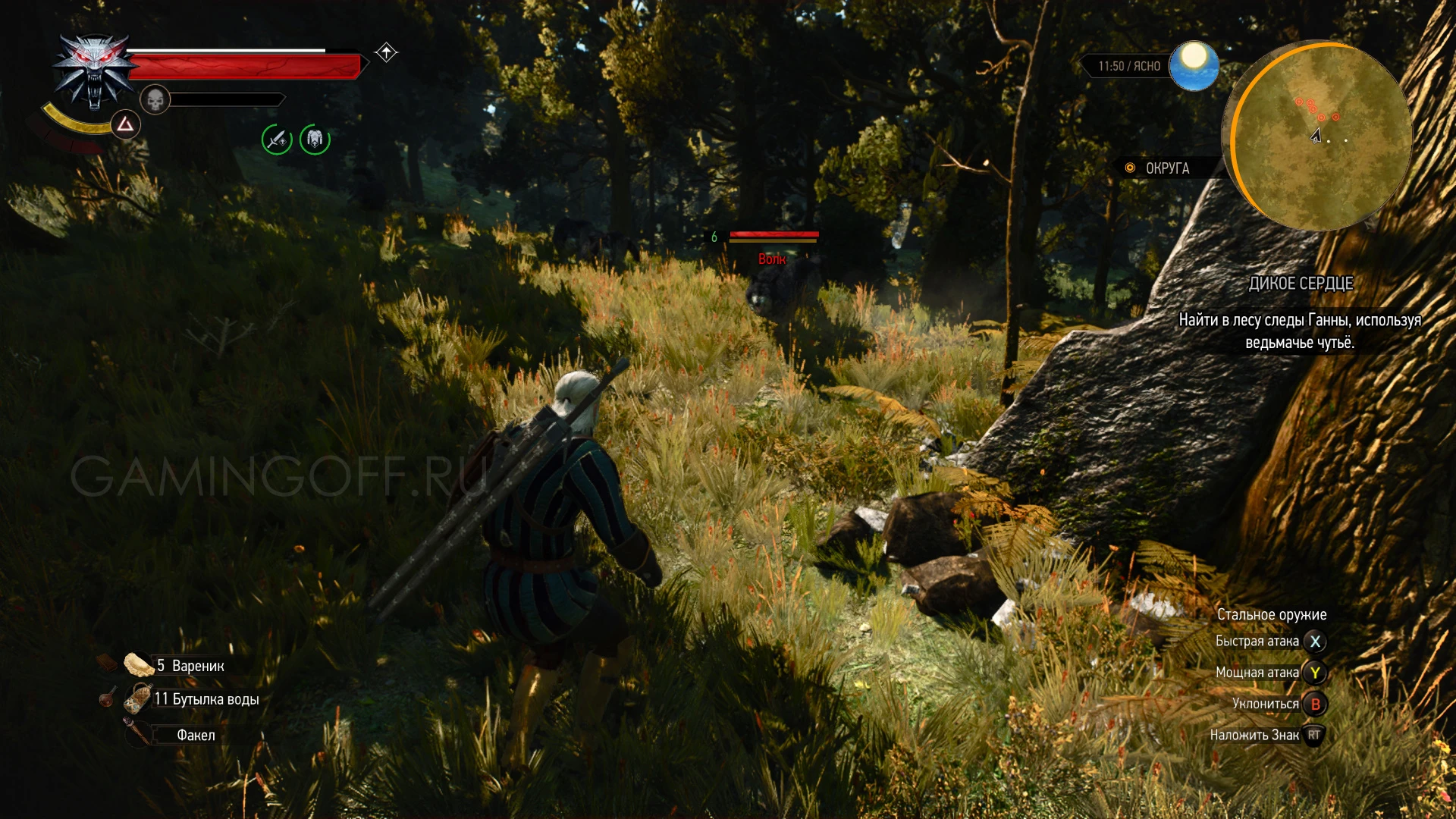Viewport: 1456px width, 819px height.
Task: Click the red quest markers on minimap
Action: tap(1316, 109)
